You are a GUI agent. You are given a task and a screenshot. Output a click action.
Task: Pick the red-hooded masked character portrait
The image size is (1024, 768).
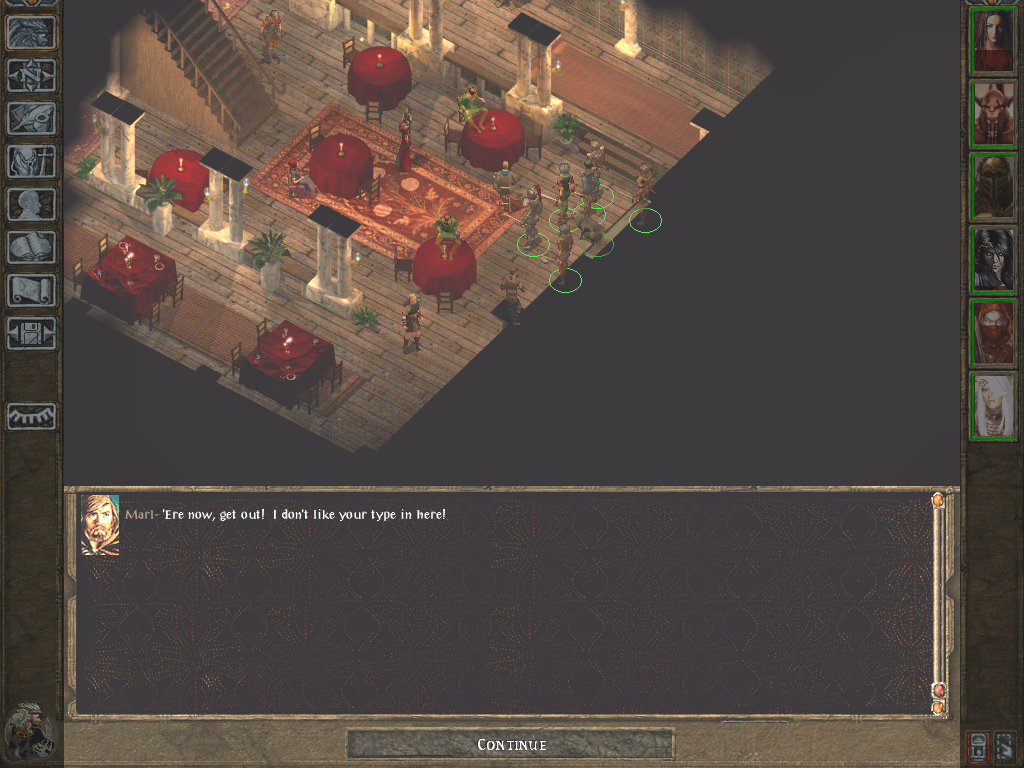click(994, 333)
